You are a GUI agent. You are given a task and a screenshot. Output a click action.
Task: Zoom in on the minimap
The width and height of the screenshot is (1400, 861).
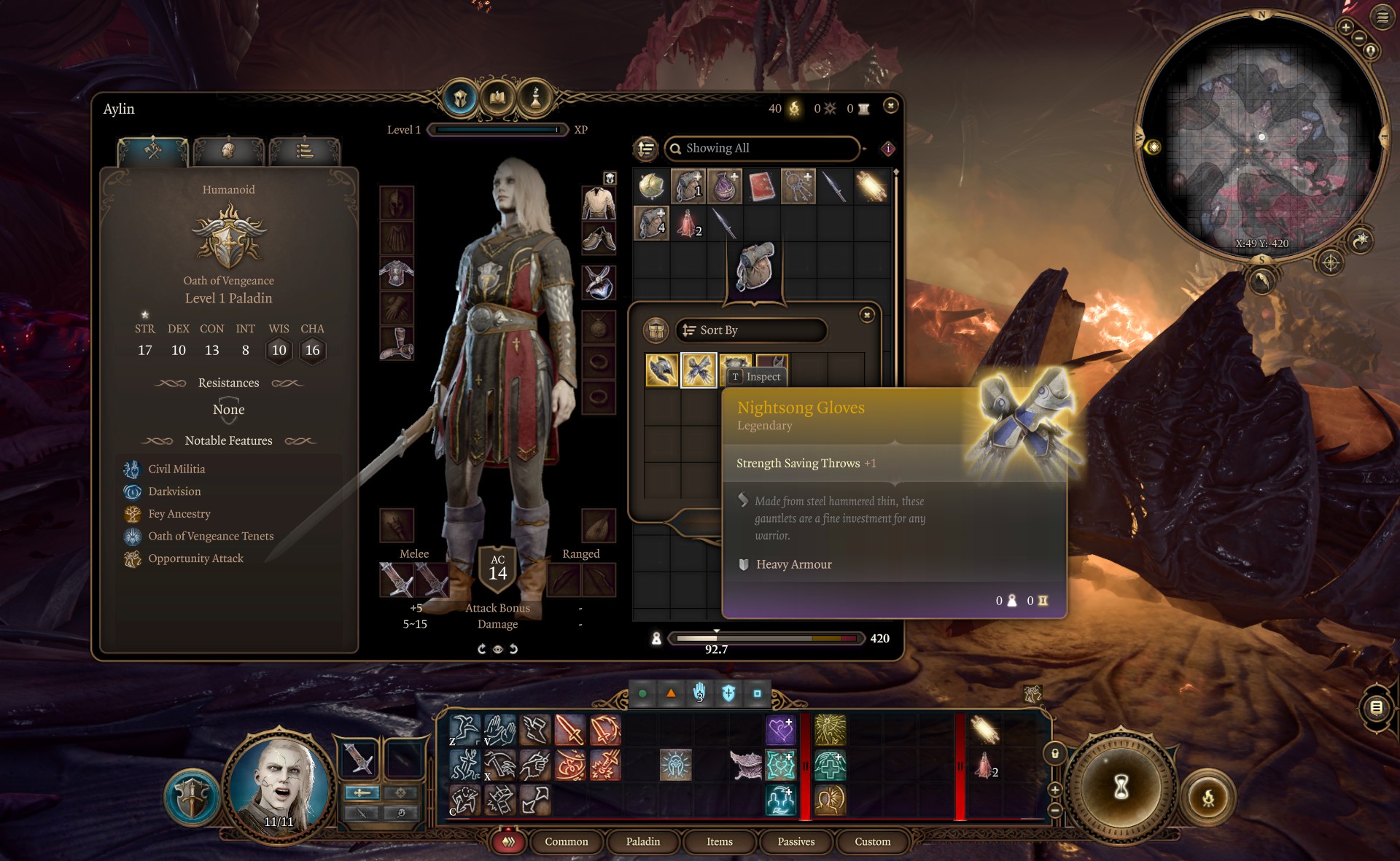[1345, 28]
